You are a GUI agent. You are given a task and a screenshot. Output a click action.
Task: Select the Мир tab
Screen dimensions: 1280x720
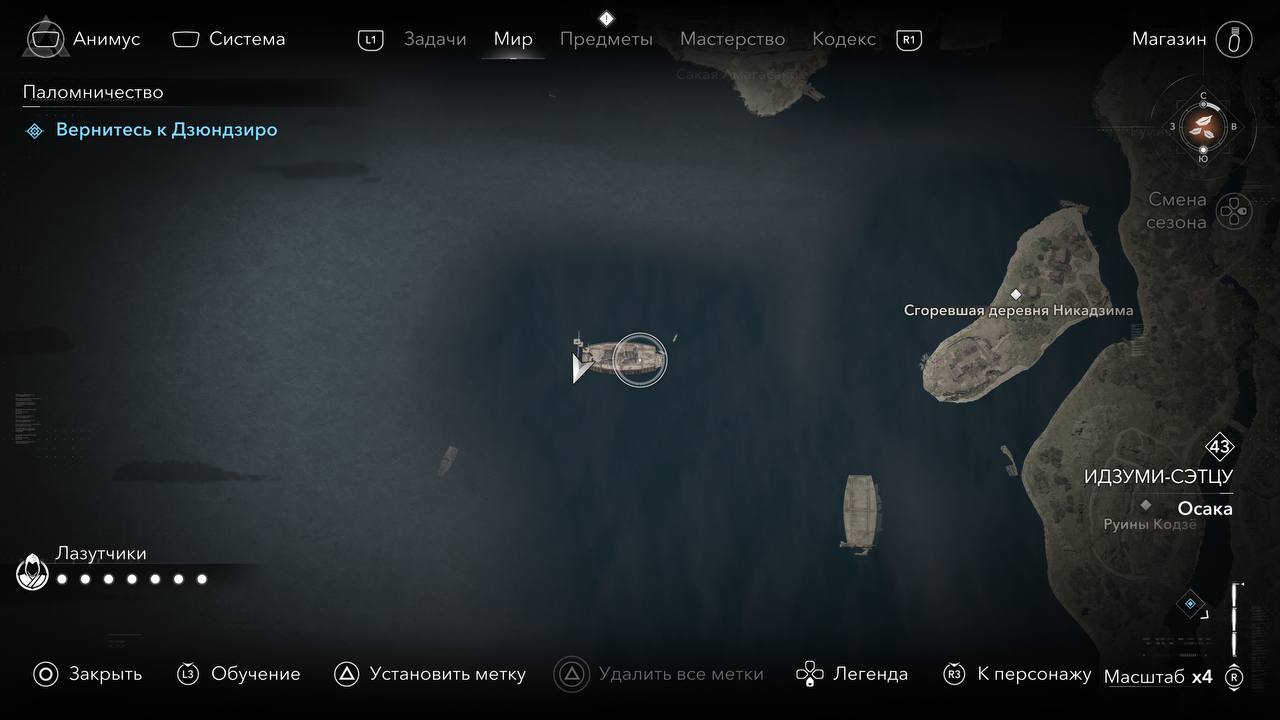[x=513, y=39]
